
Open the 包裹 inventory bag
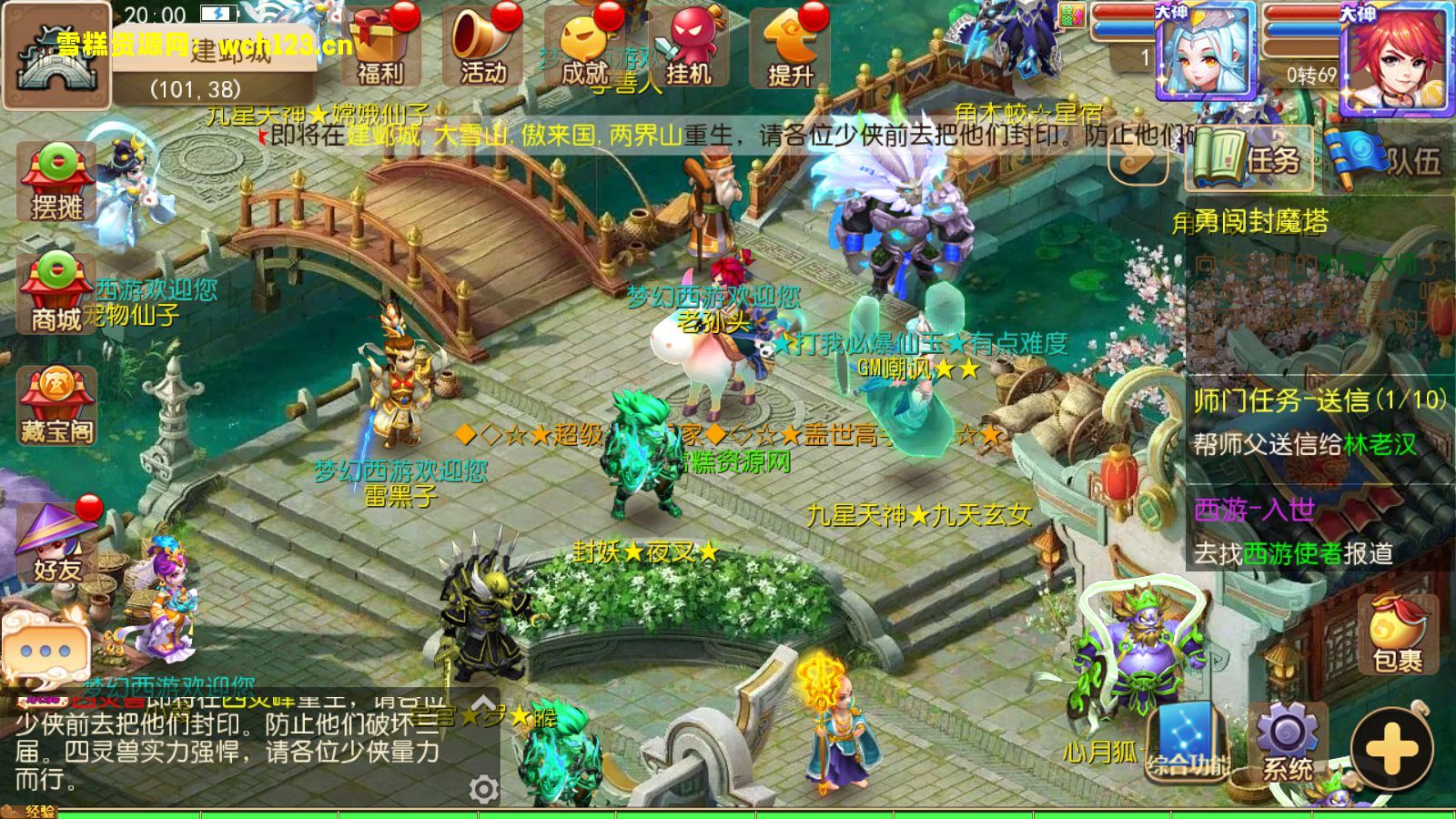click(x=1397, y=635)
